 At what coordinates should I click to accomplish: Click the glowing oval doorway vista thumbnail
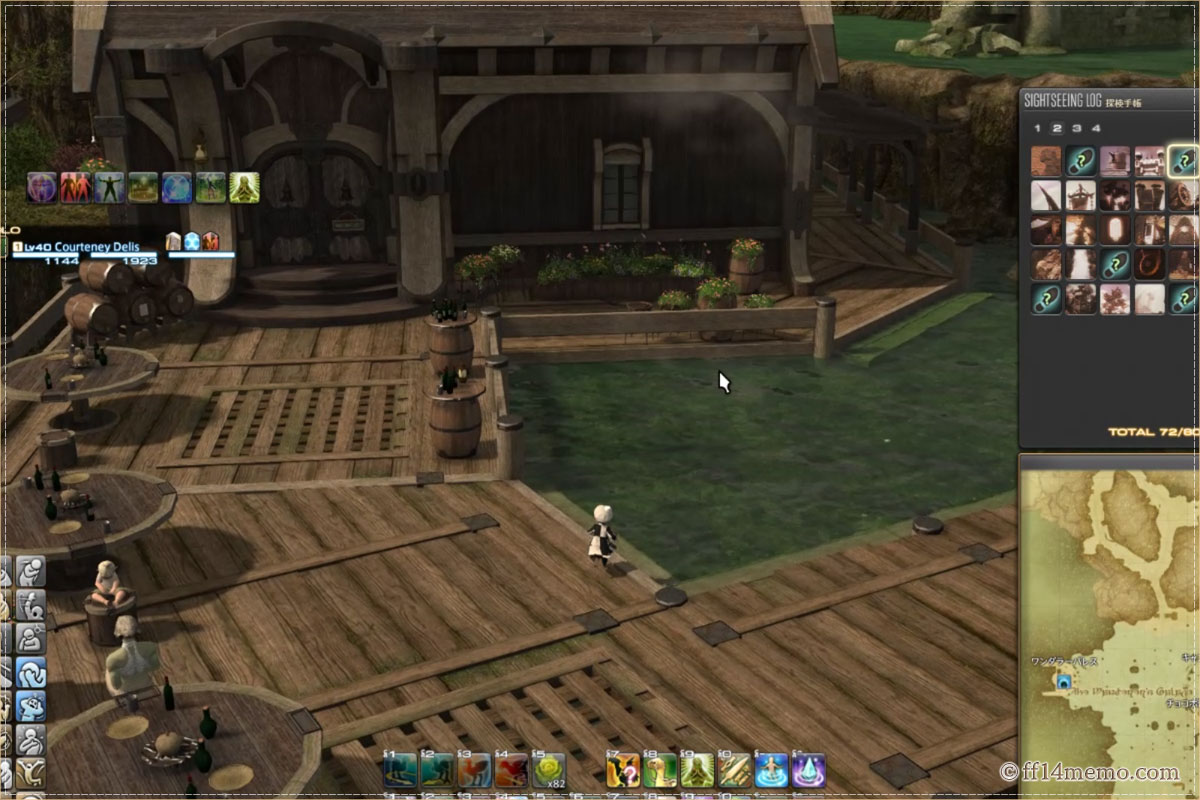pyautogui.click(x=1115, y=230)
